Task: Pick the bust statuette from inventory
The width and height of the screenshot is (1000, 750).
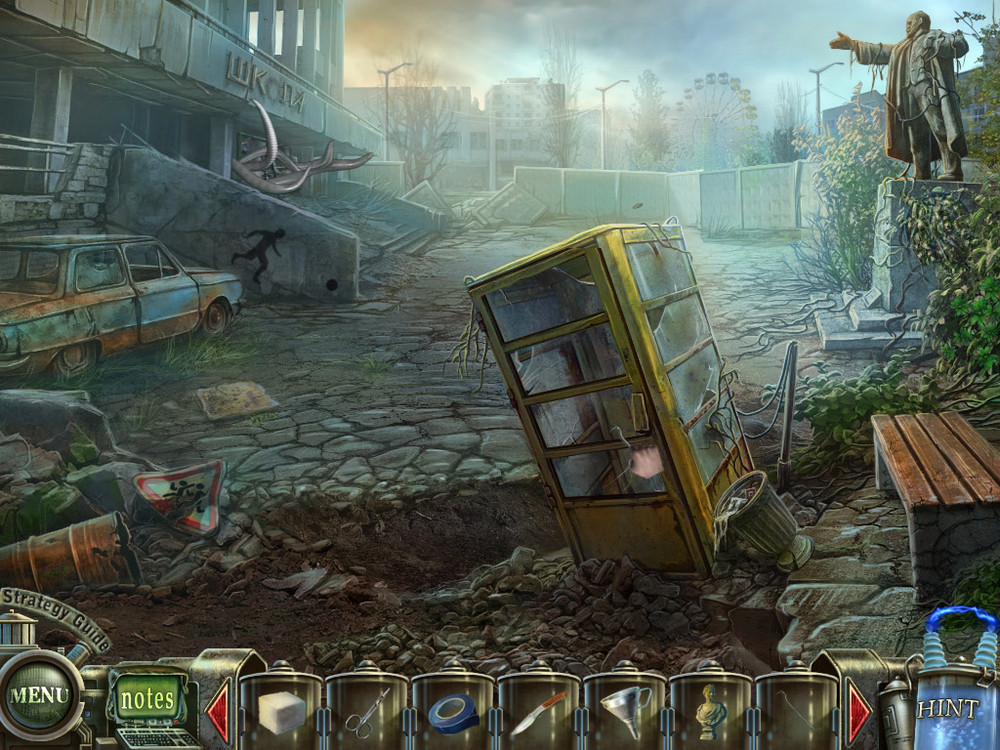Action: (711, 711)
